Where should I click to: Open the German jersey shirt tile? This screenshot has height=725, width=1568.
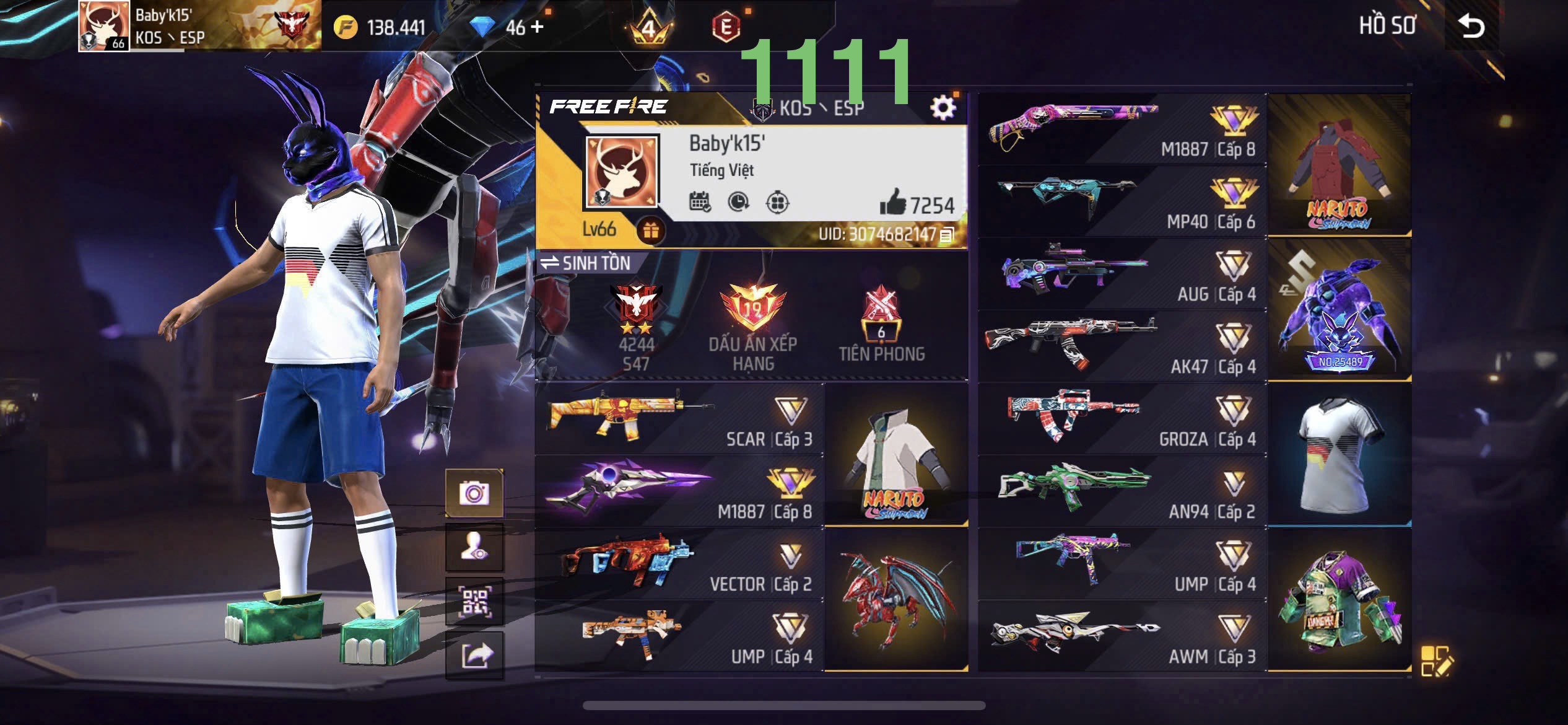[x=1339, y=455]
